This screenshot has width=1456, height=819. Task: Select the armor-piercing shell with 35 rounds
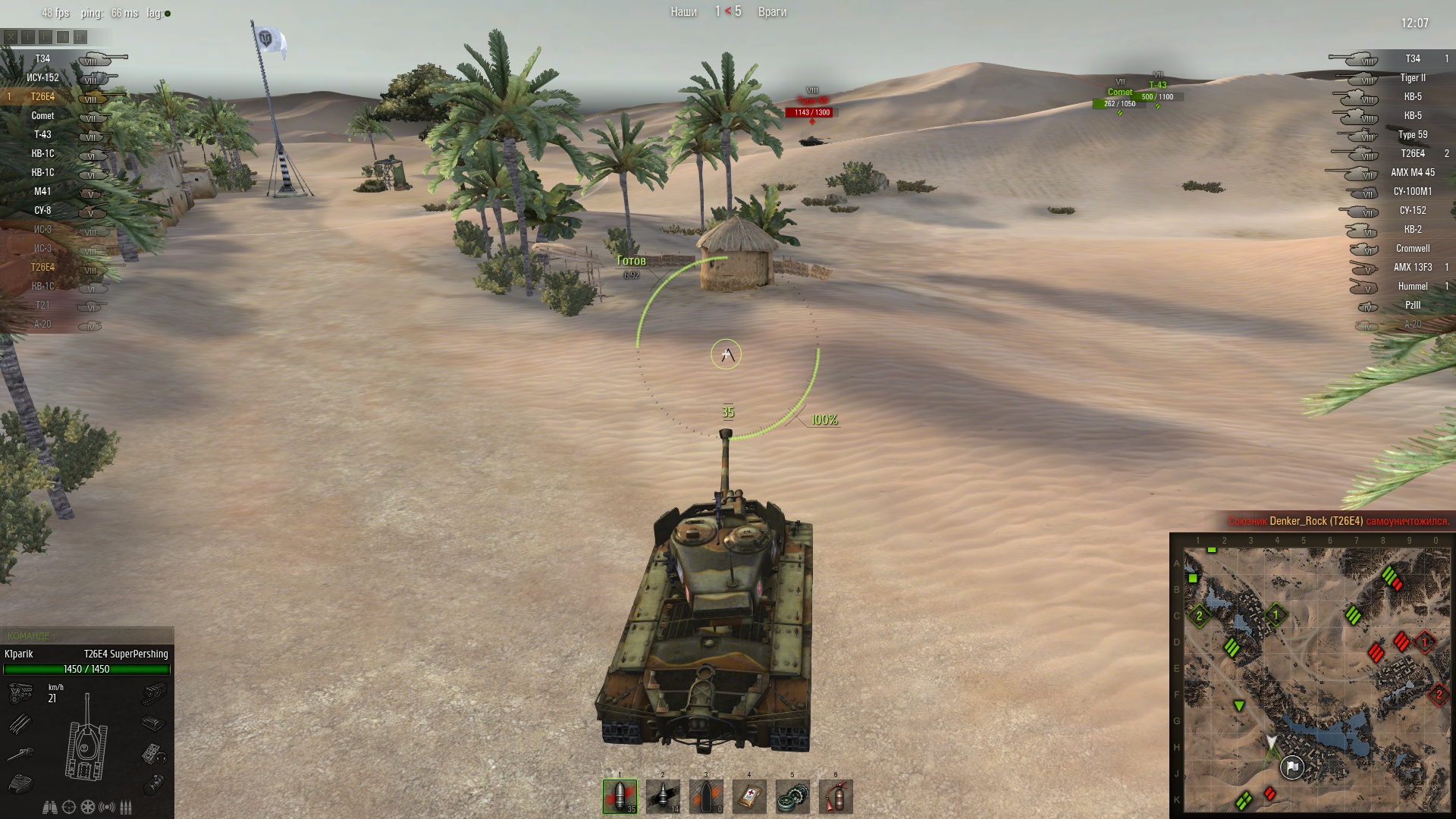(620, 796)
